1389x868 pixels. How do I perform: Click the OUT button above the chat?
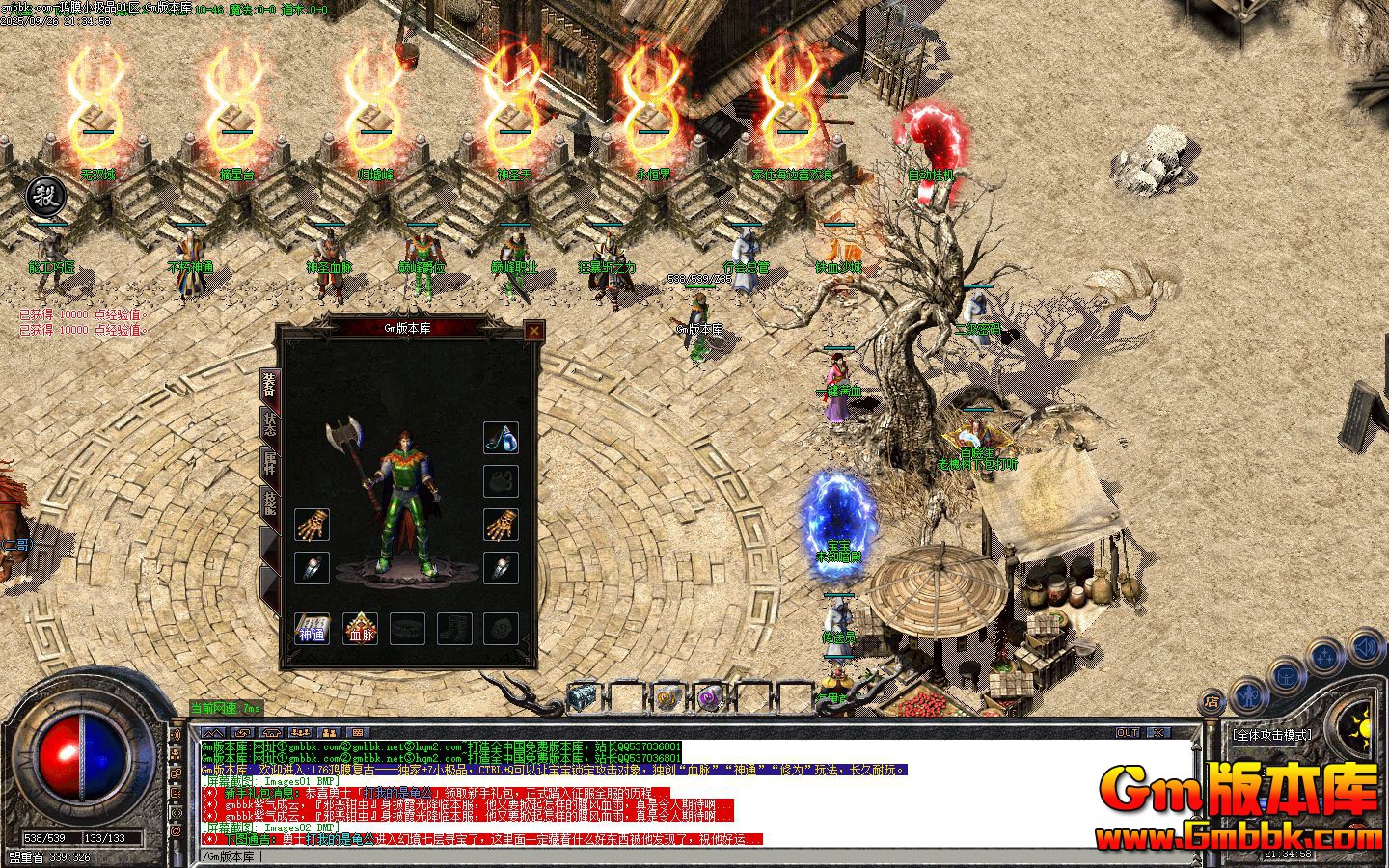(1128, 733)
